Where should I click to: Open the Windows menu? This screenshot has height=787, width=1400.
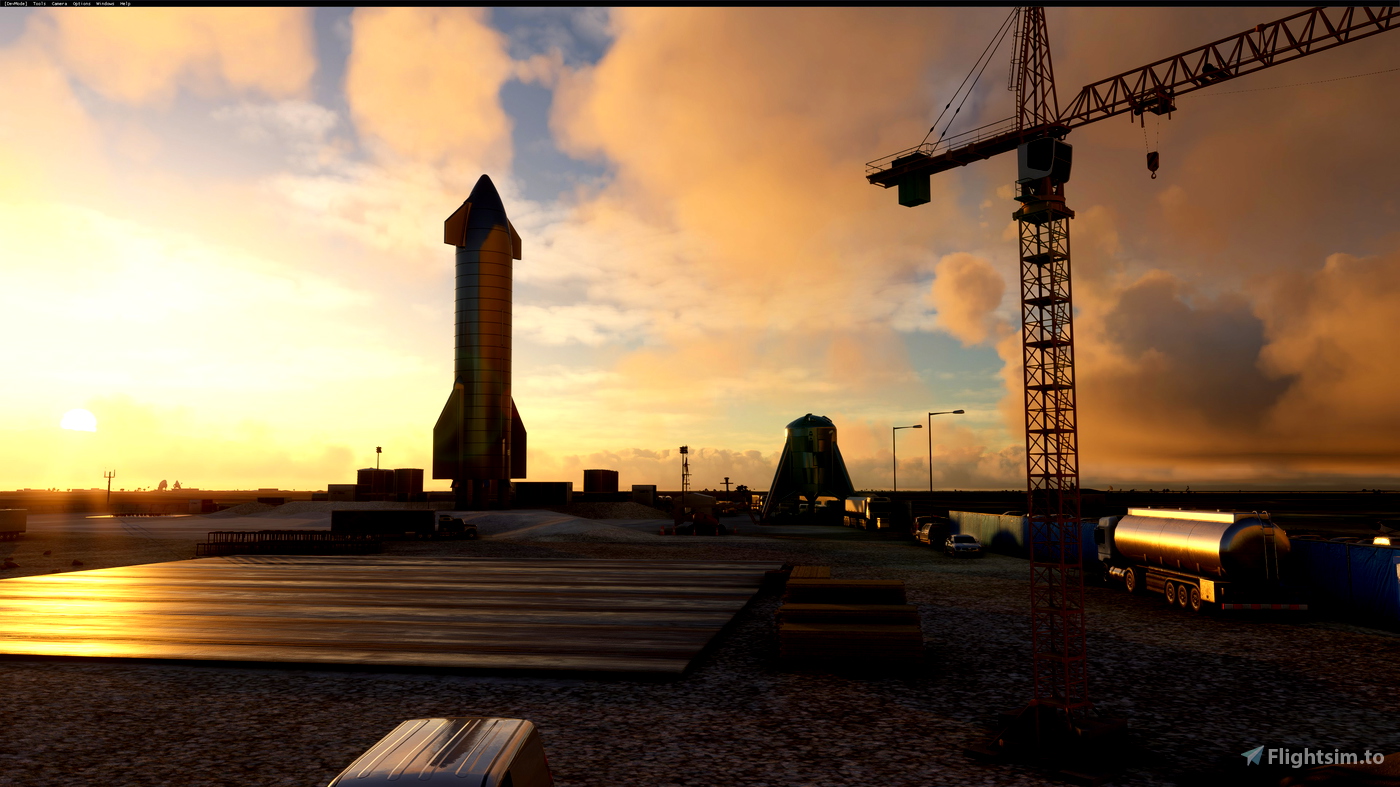click(104, 3)
